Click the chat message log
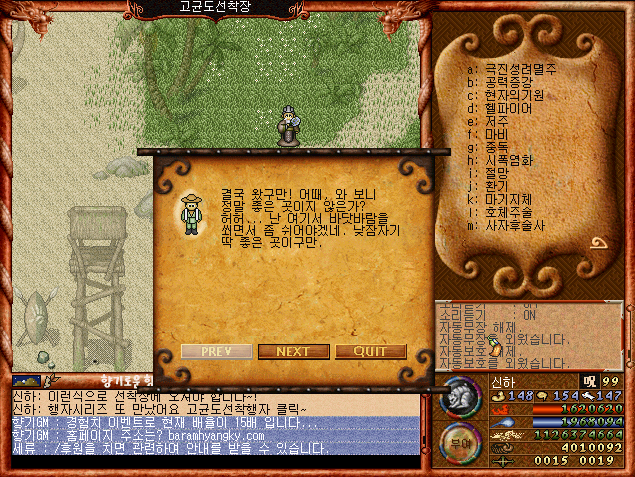The height and width of the screenshot is (477, 635). [215, 422]
